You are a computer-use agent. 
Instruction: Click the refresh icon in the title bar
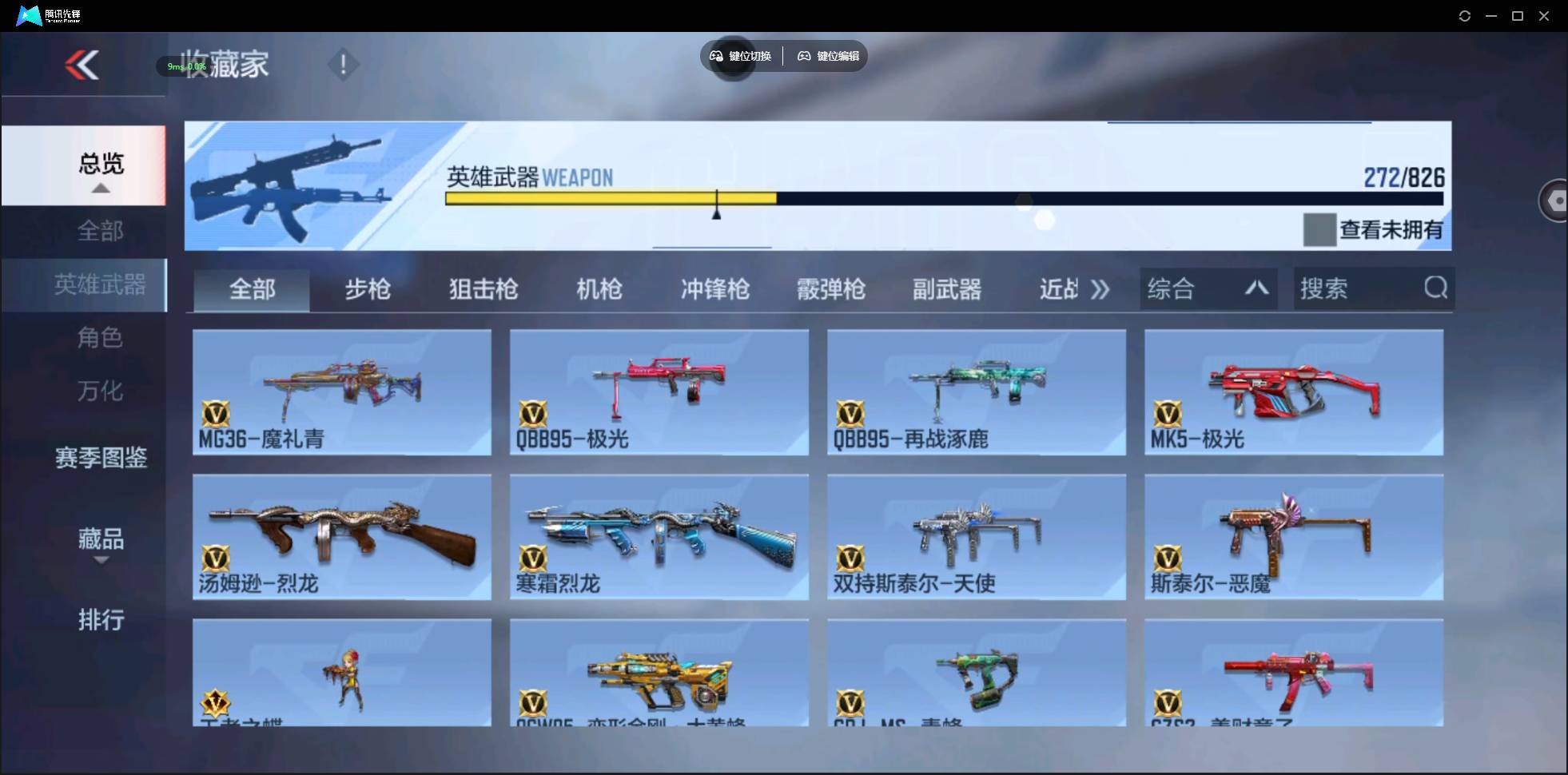tap(1465, 15)
